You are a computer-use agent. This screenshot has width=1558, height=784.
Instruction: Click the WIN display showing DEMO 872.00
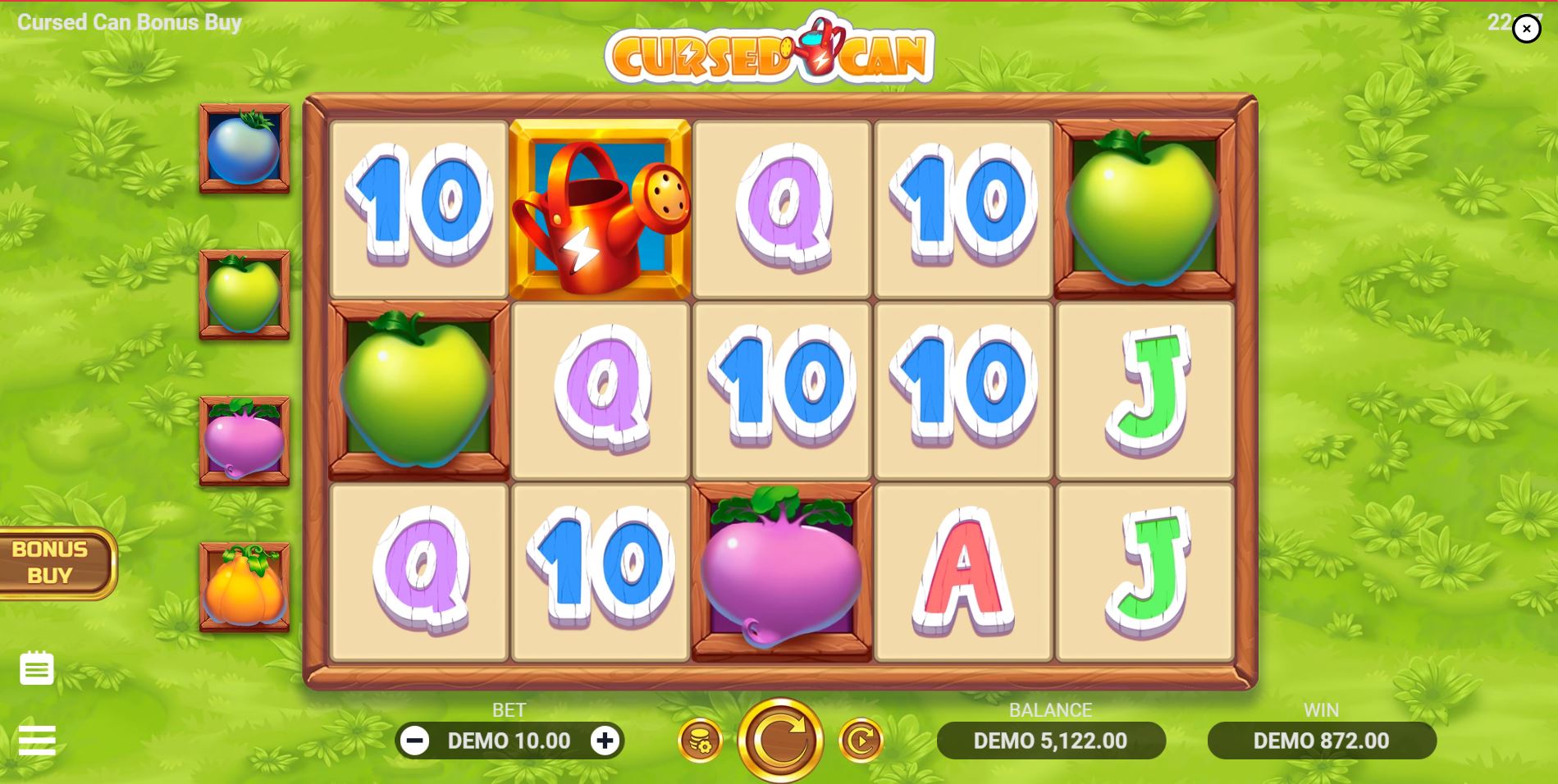(1323, 741)
